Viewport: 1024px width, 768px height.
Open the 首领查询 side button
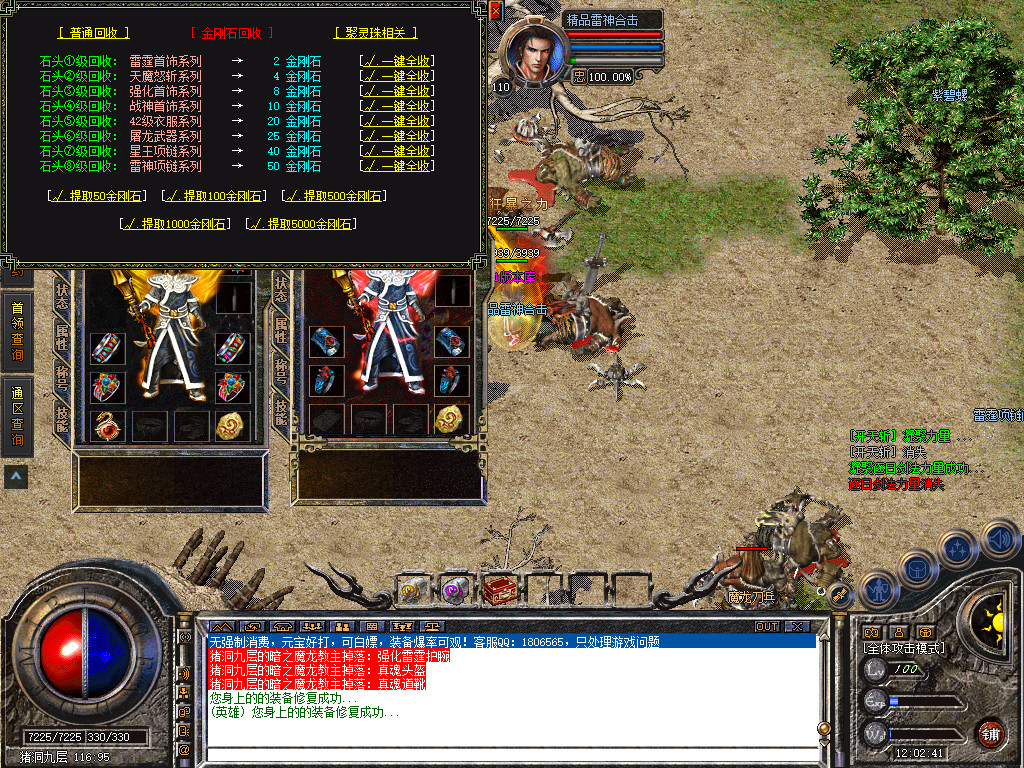17,332
